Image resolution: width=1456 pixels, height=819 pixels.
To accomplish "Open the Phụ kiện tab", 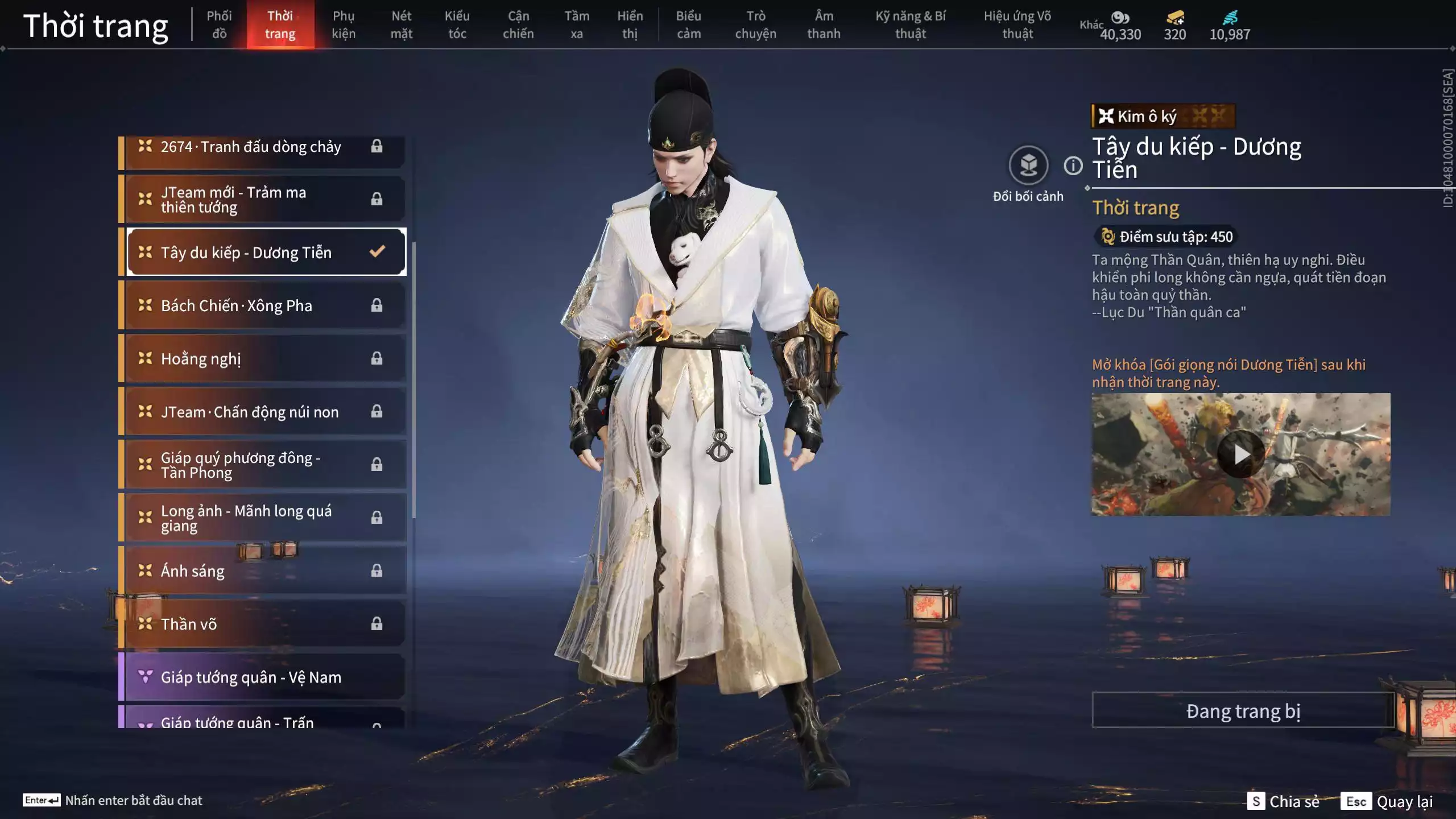I will pyautogui.click(x=344, y=24).
